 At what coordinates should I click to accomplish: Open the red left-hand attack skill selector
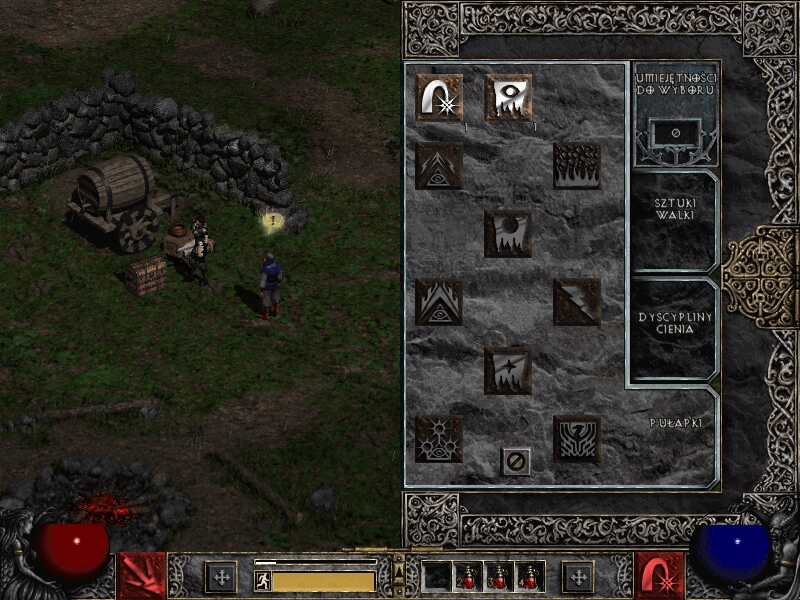141,576
